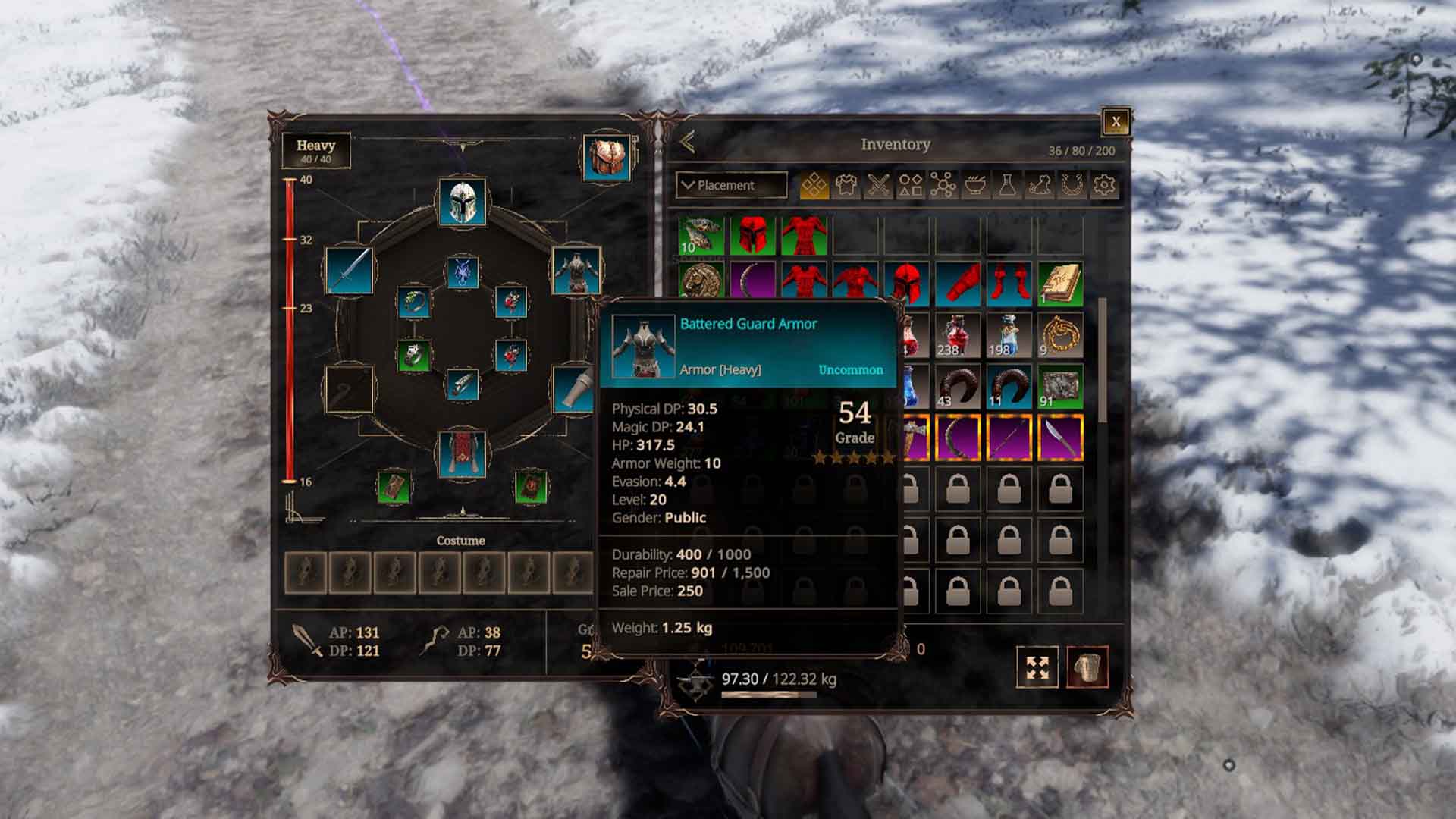
Task: Pick the 238-stack red potion
Action: (958, 334)
